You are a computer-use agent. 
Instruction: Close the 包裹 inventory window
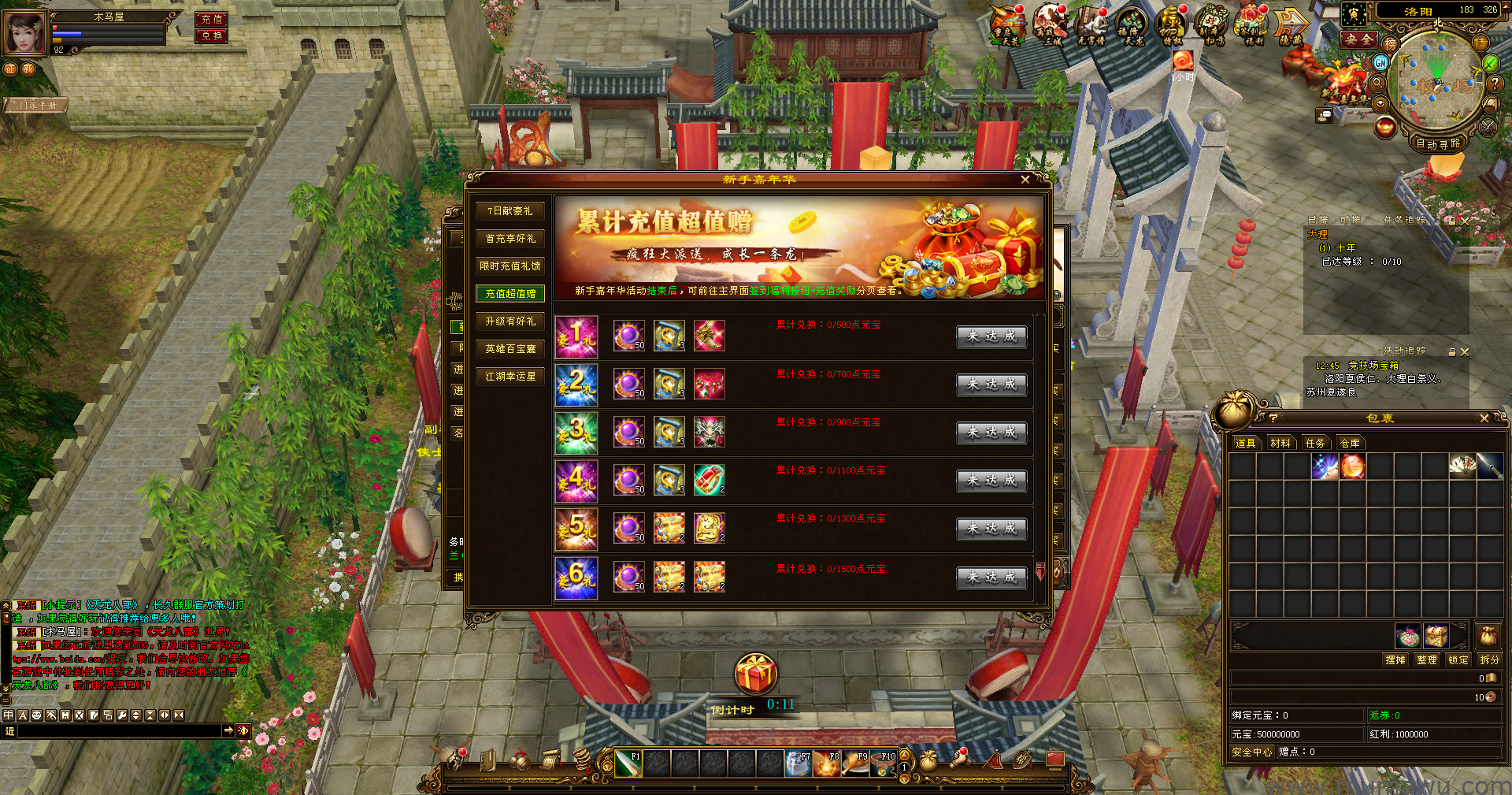click(1484, 418)
